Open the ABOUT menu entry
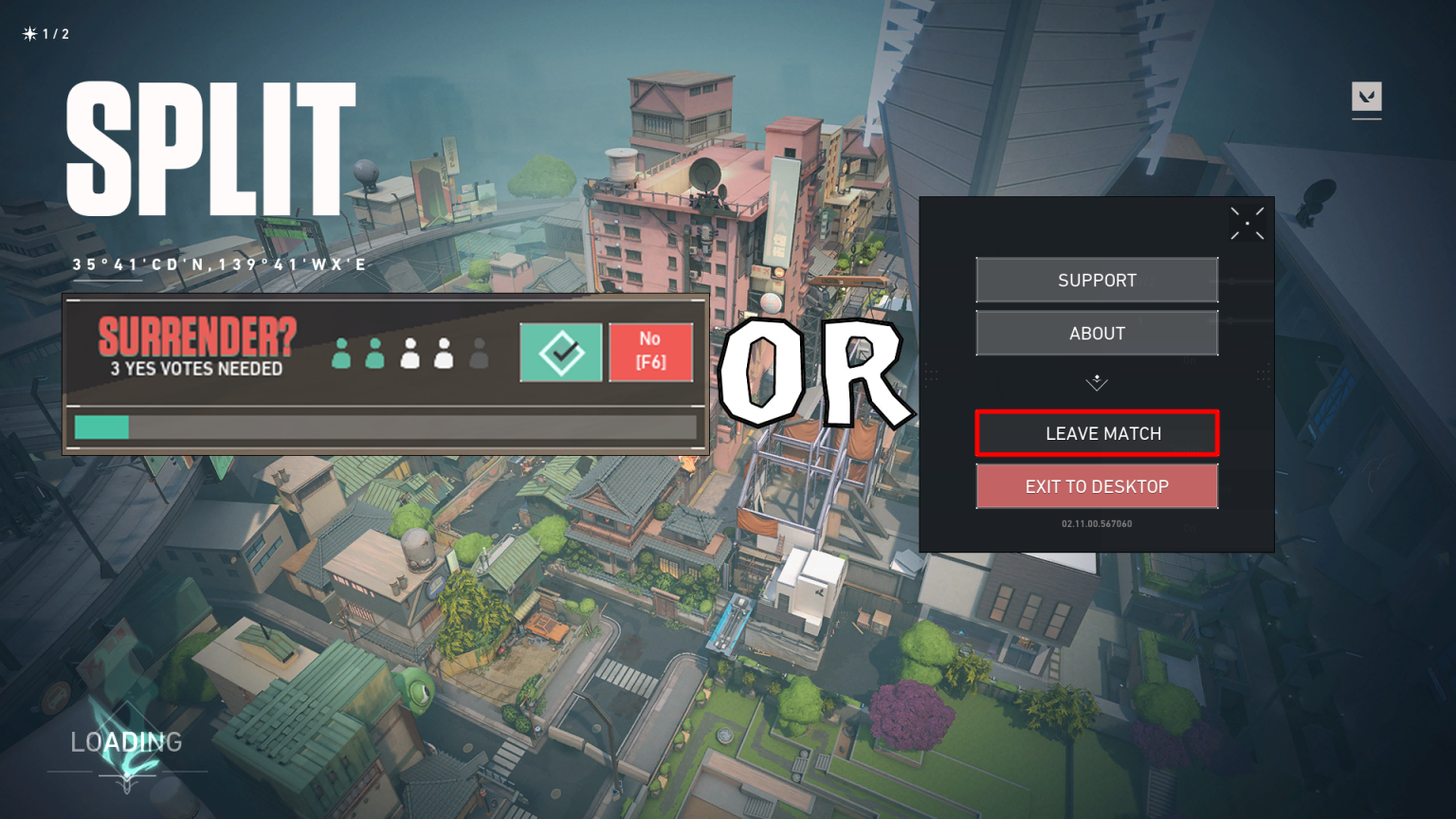 [x=1097, y=333]
